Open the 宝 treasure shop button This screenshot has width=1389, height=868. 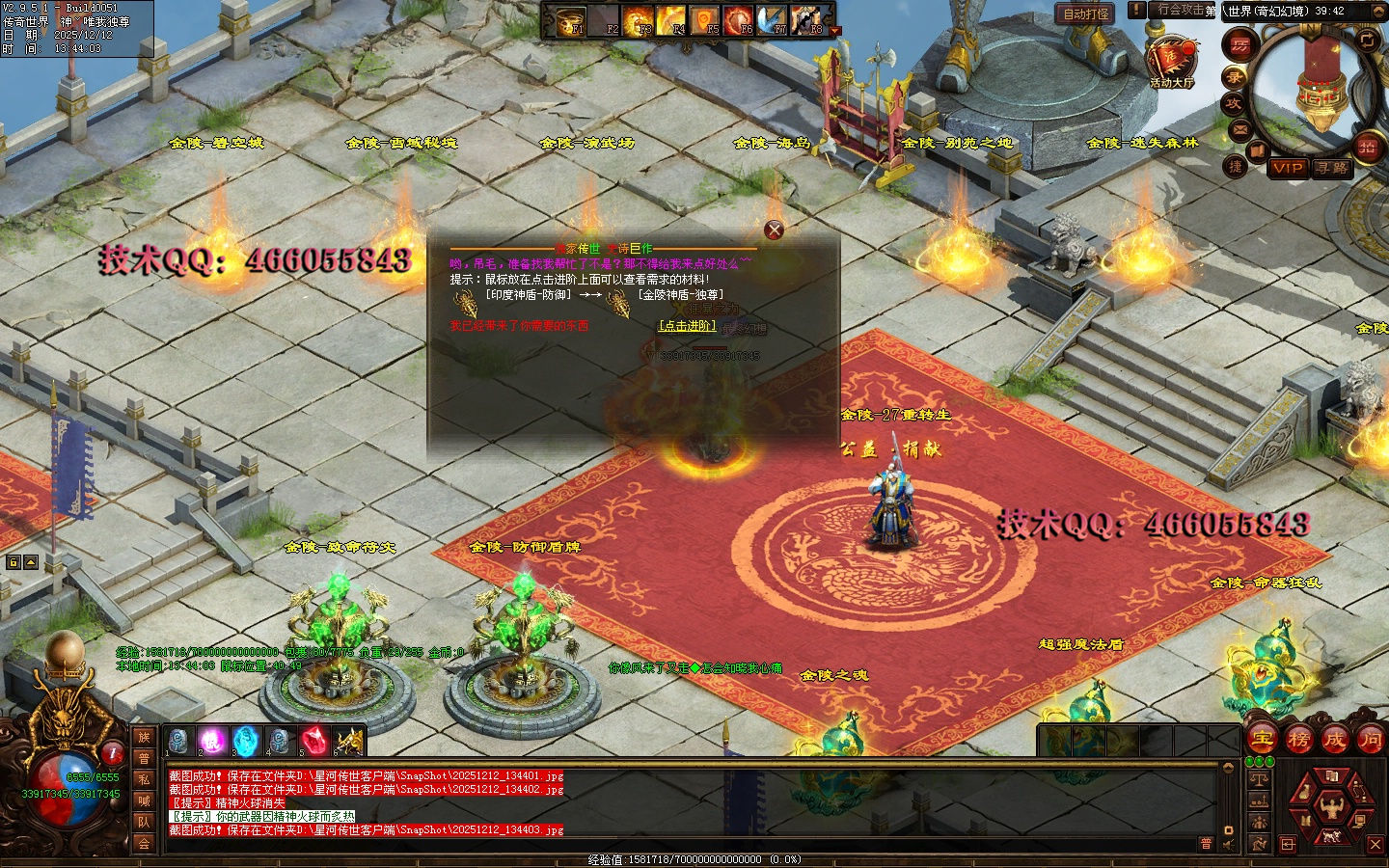[x=1263, y=740]
